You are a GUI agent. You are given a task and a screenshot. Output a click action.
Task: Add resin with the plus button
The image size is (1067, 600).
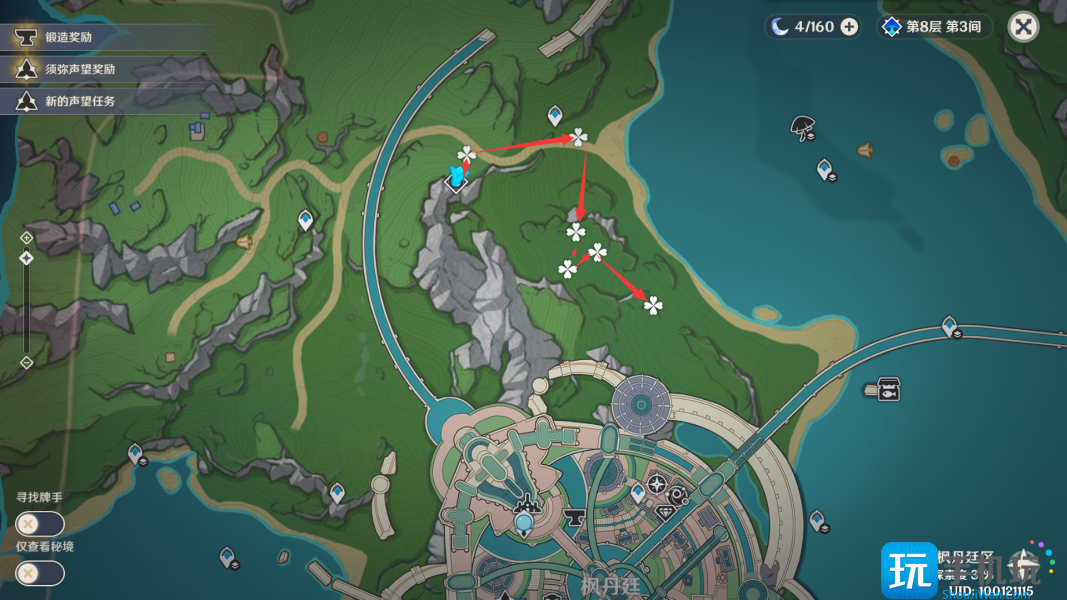point(849,27)
